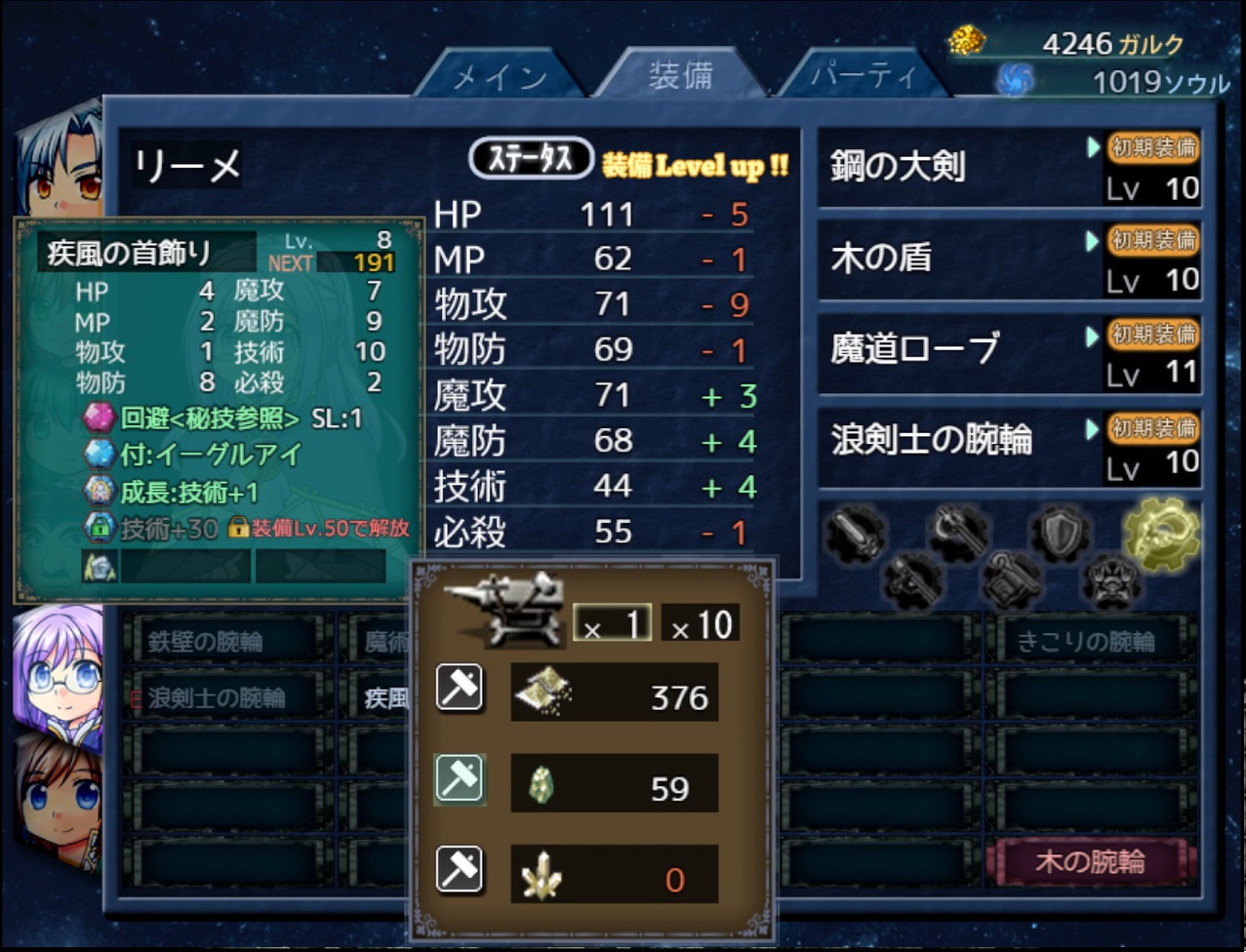Set forge quantity to ×1
The image size is (1246, 952).
click(x=612, y=624)
